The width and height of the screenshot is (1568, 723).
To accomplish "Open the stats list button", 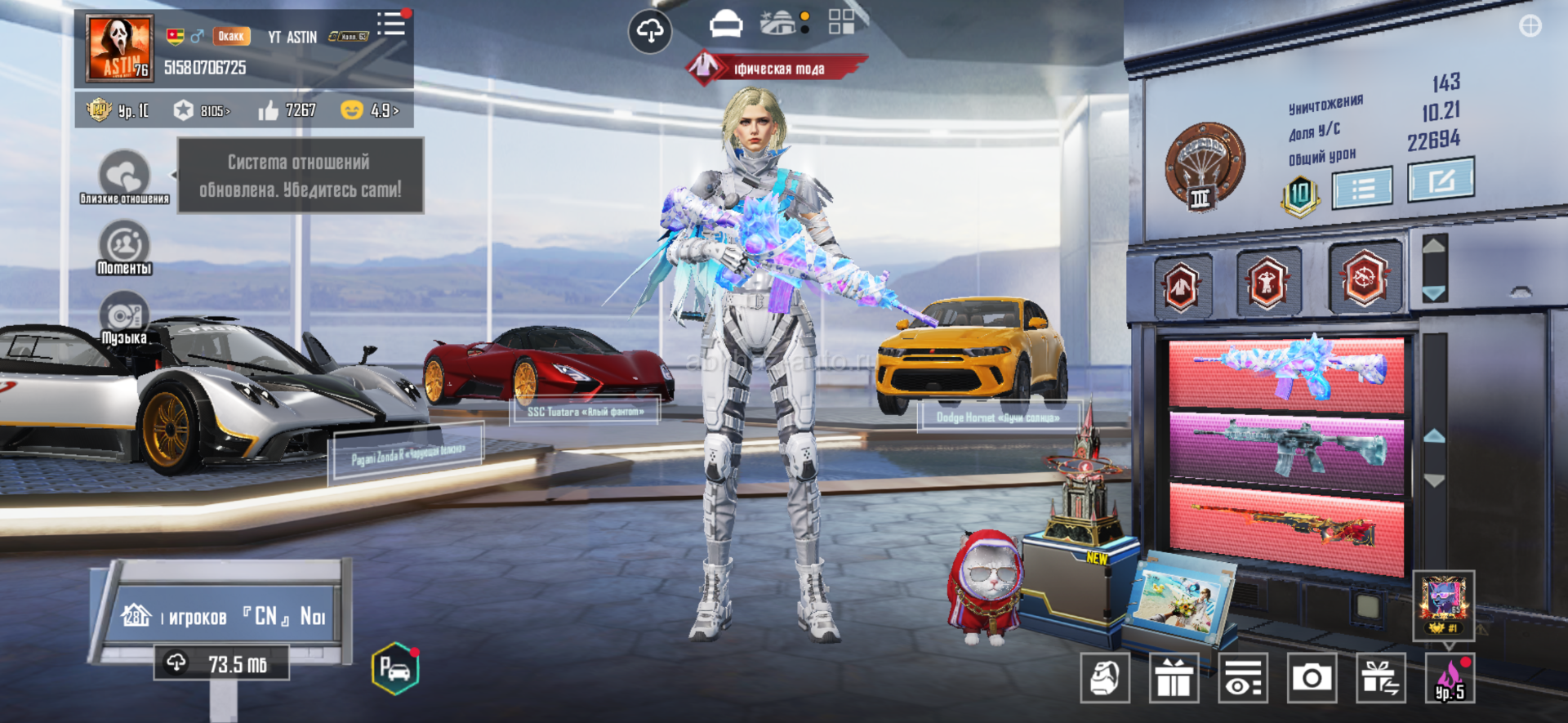I will [x=1362, y=189].
